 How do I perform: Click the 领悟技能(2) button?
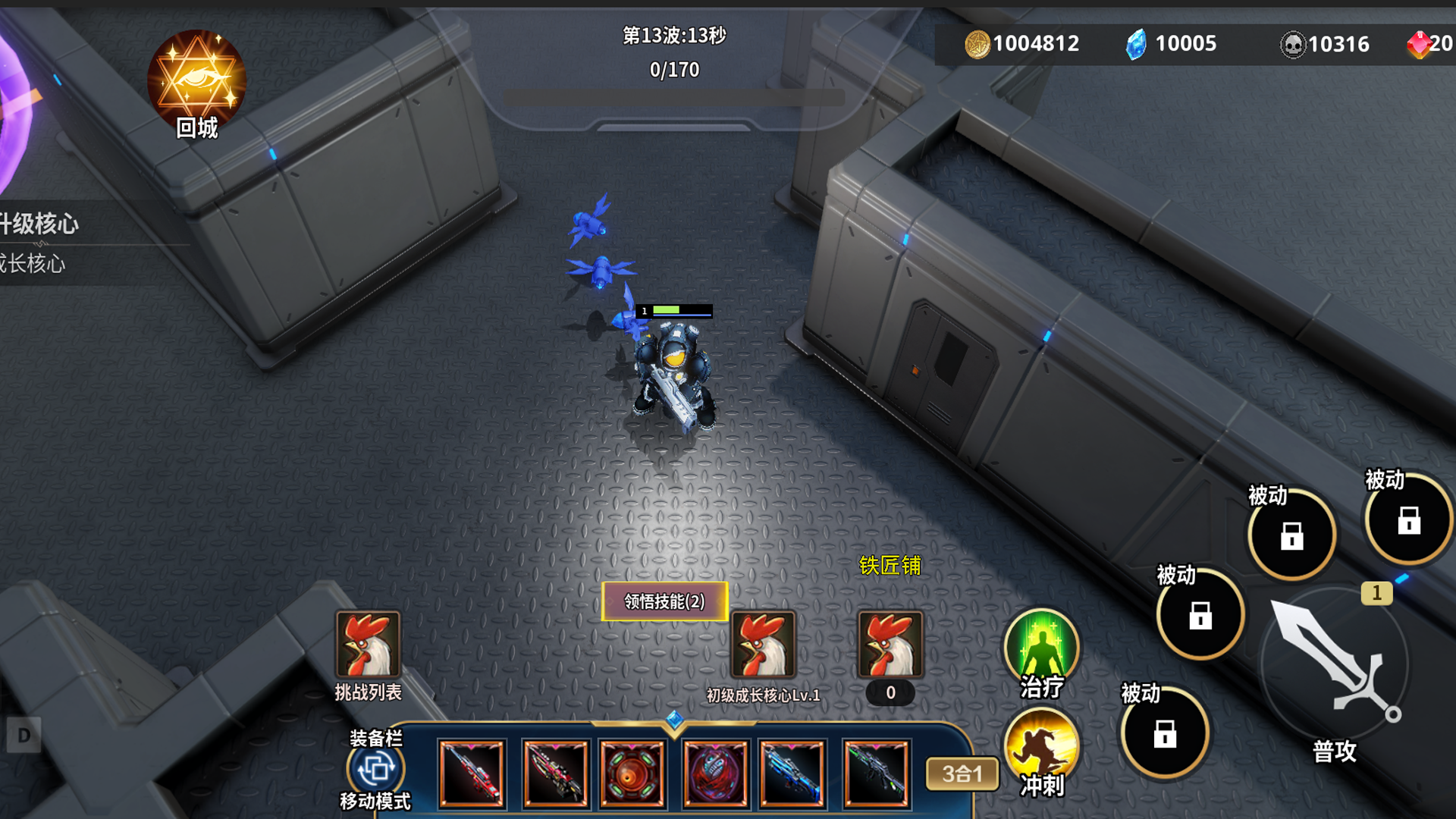(x=664, y=601)
